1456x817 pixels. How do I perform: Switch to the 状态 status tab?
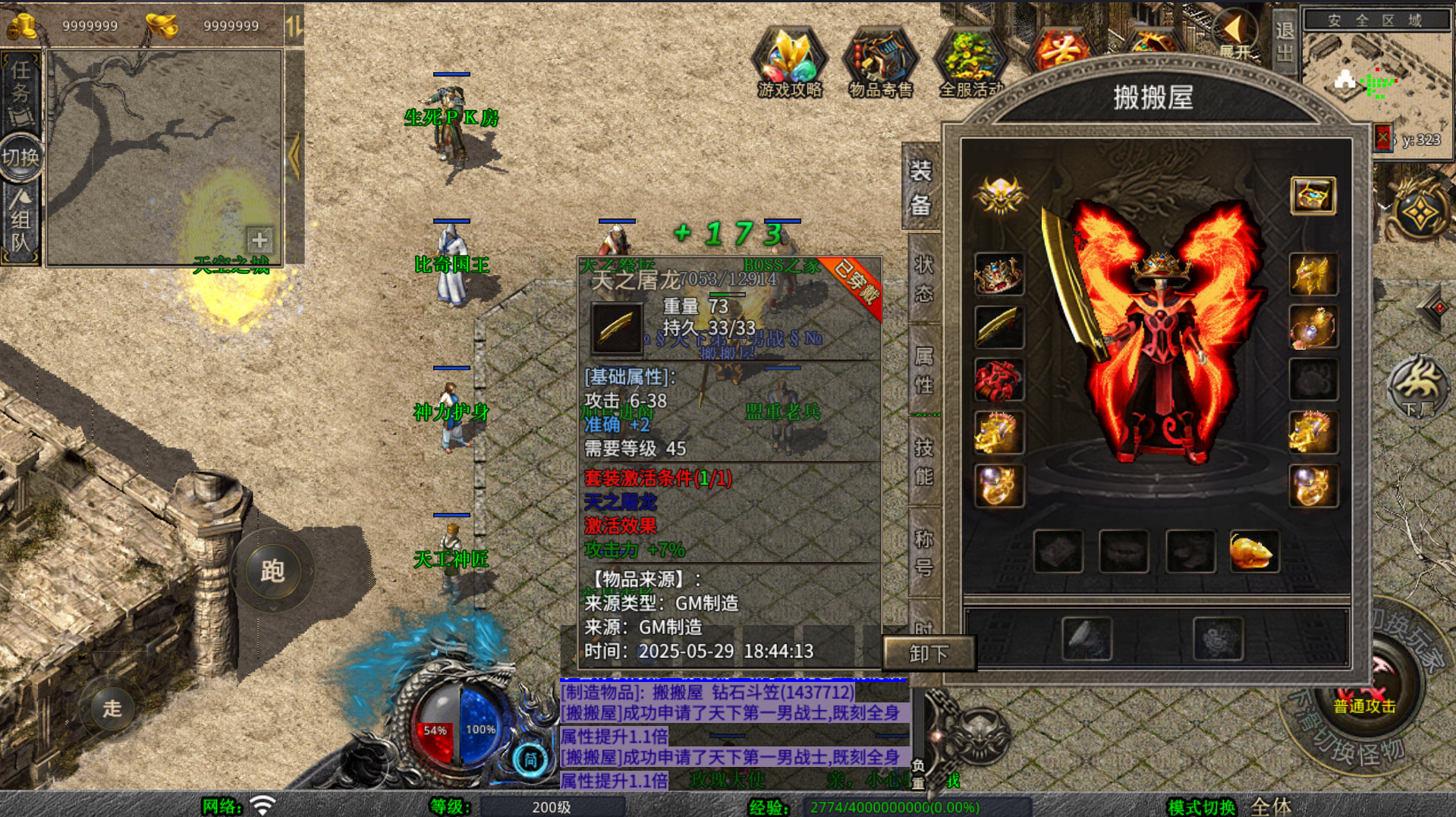[923, 279]
